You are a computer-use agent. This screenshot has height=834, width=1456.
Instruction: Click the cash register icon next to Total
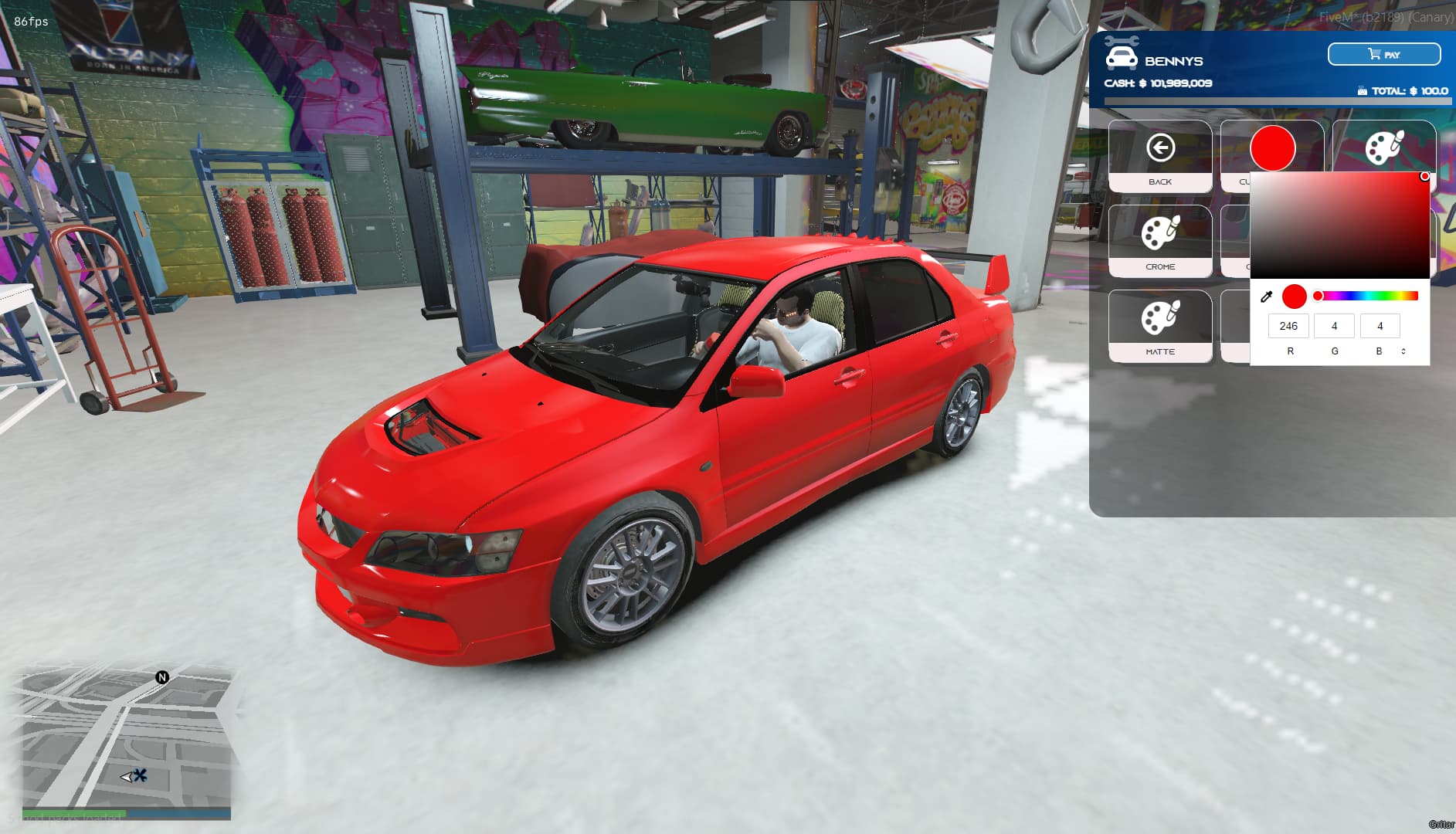coord(1361,90)
